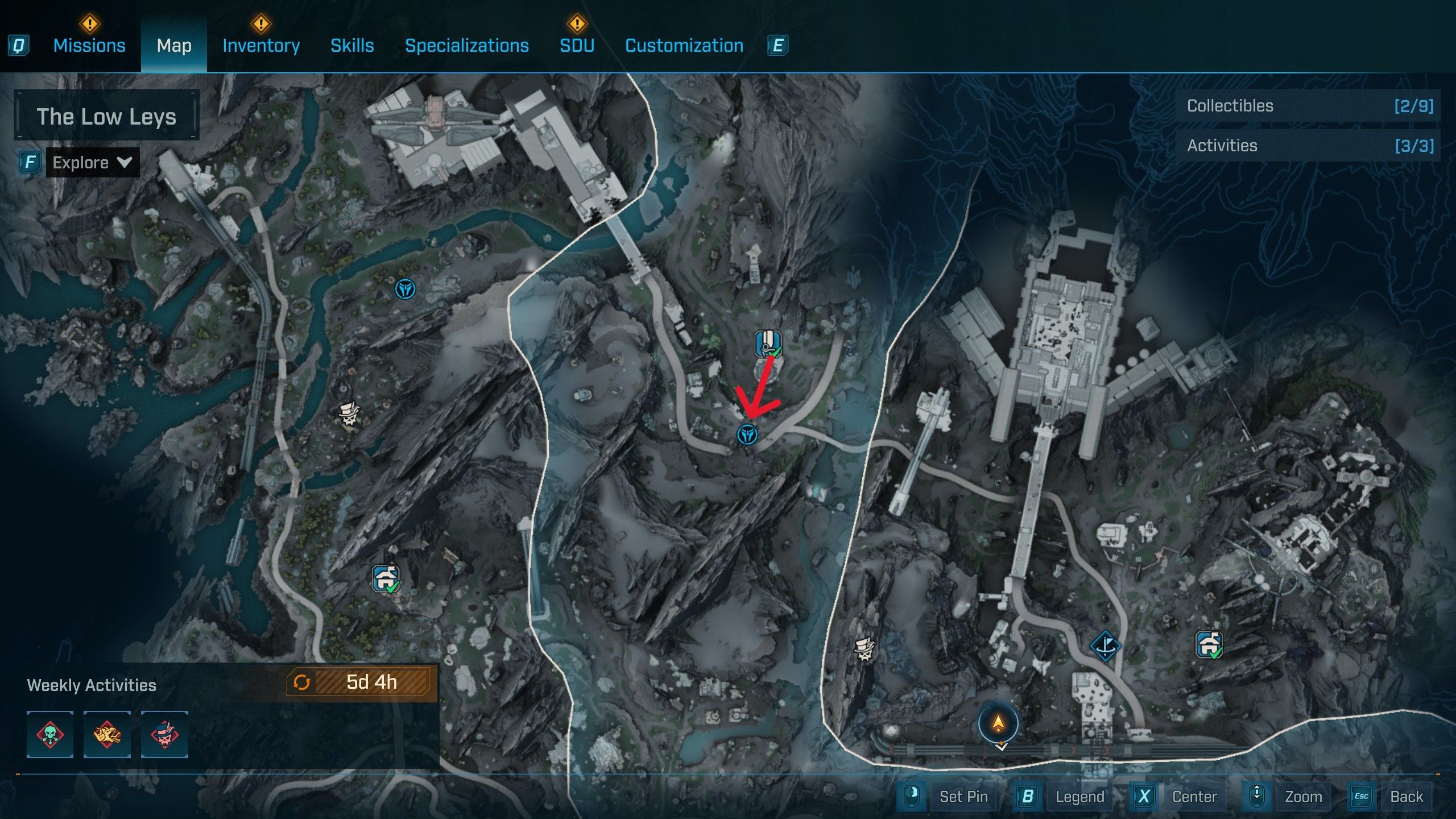Expand the Explore dropdown filter
Screen dimensions: 1456x819
pyautogui.click(x=93, y=163)
